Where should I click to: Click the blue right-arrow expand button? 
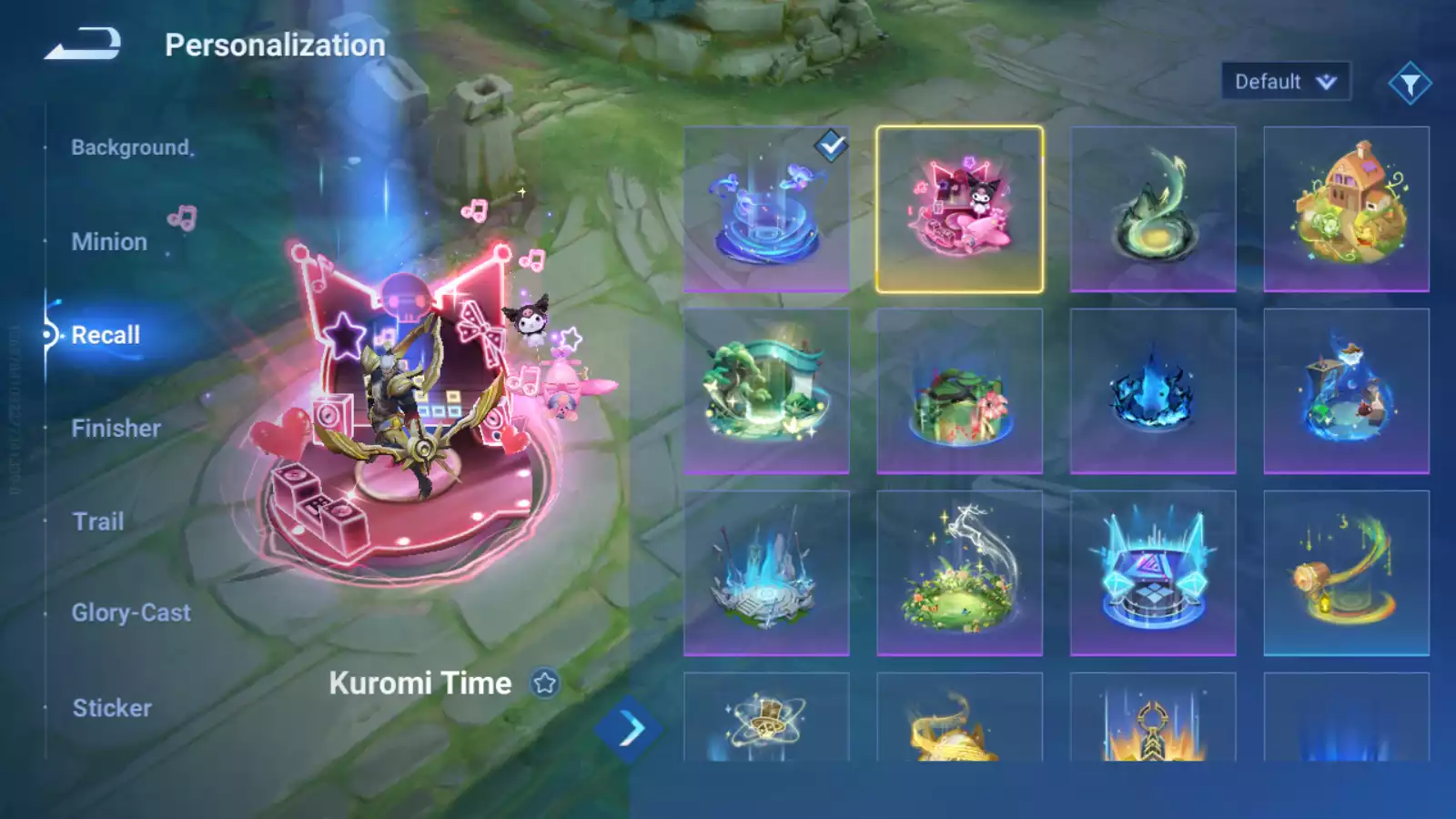click(x=630, y=729)
